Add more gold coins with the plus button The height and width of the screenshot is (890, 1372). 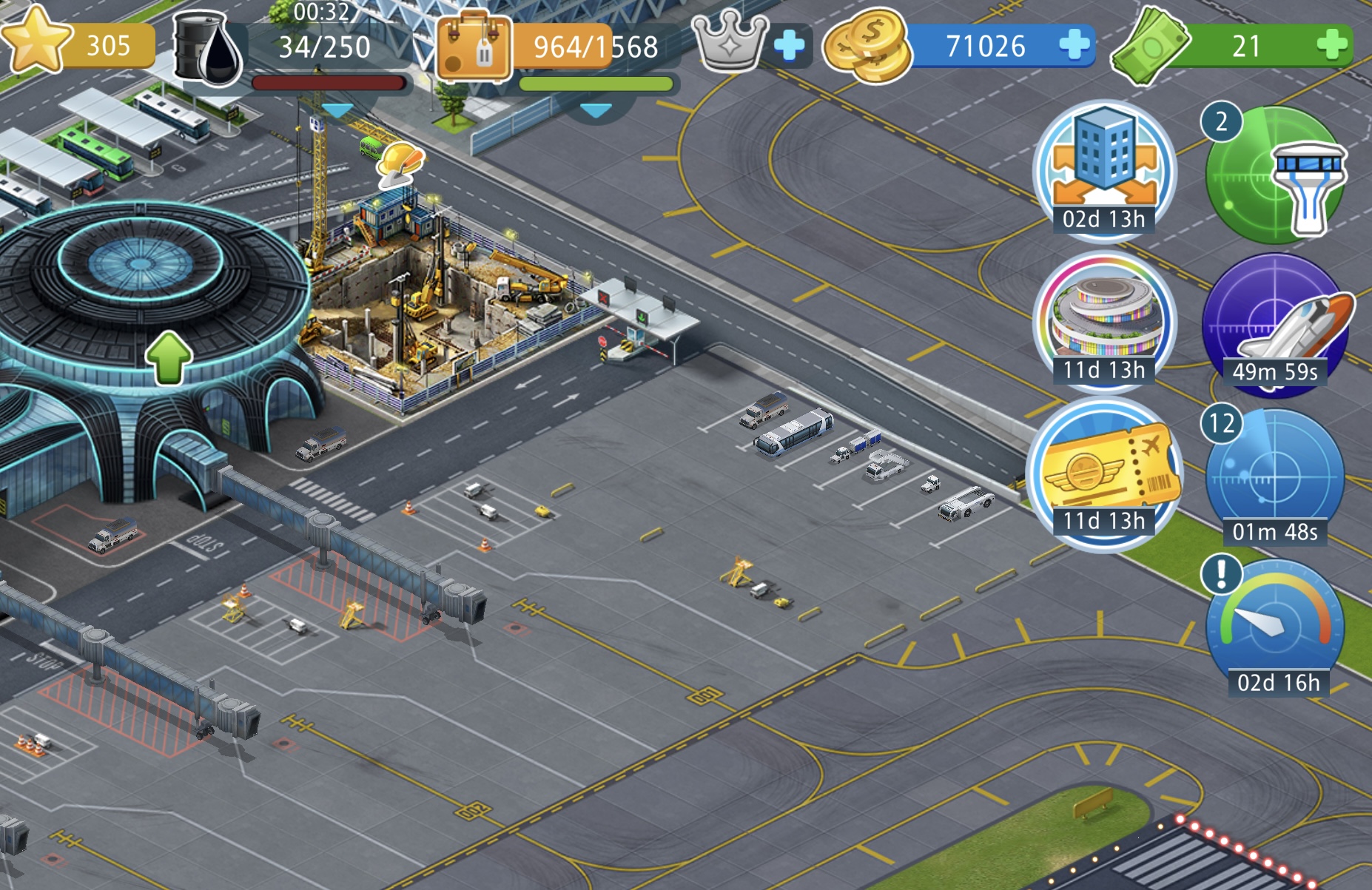point(1074,45)
